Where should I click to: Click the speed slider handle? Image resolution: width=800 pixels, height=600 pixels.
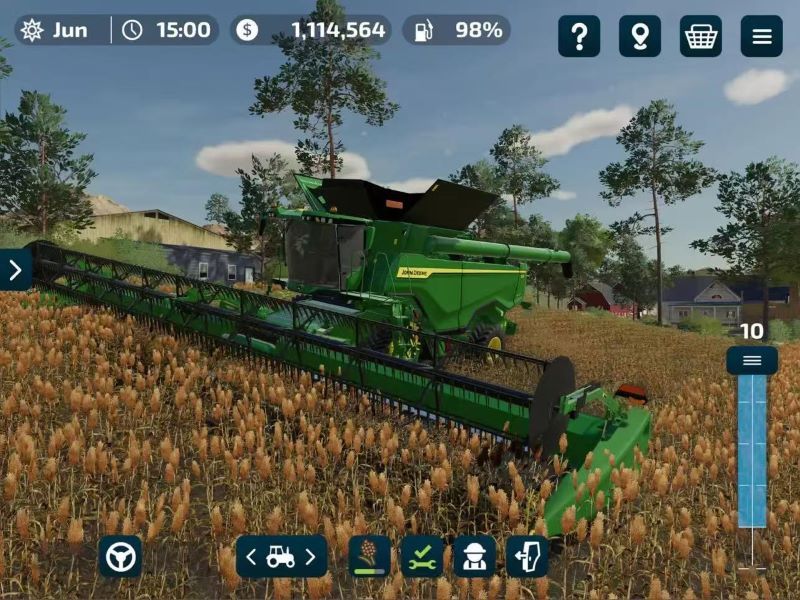click(752, 360)
